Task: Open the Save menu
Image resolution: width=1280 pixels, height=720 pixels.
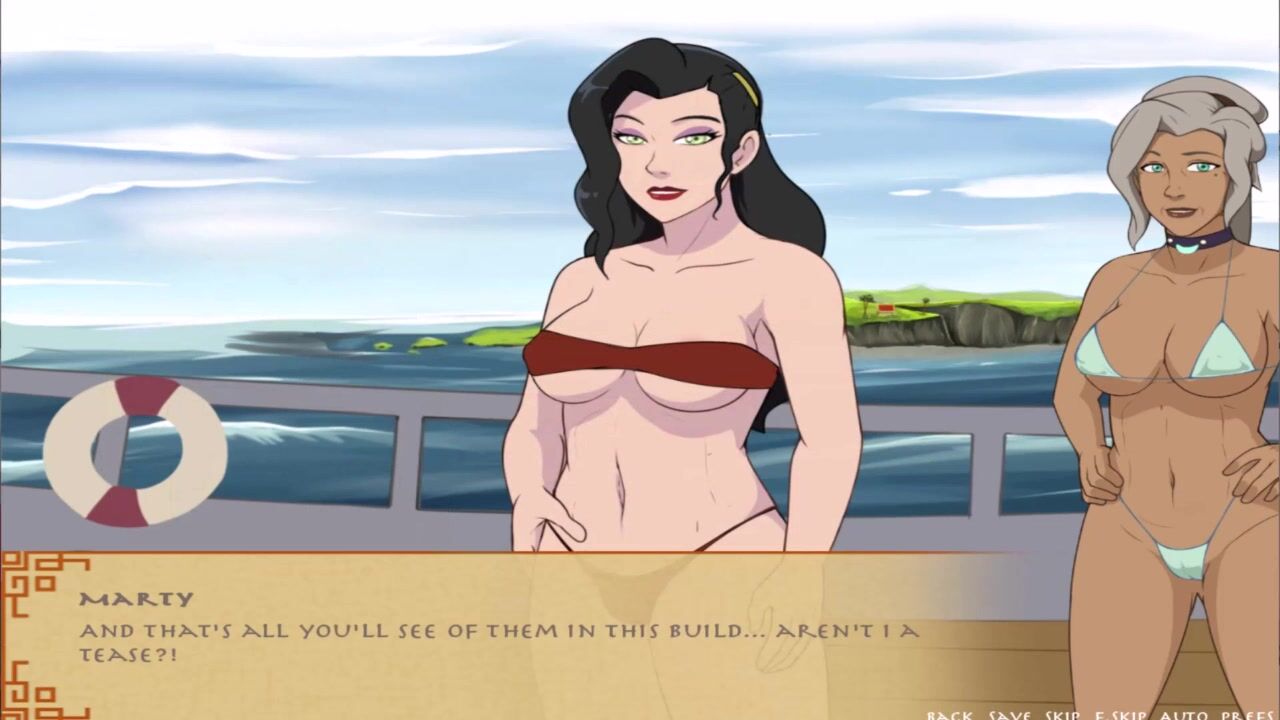Action: click(1010, 715)
